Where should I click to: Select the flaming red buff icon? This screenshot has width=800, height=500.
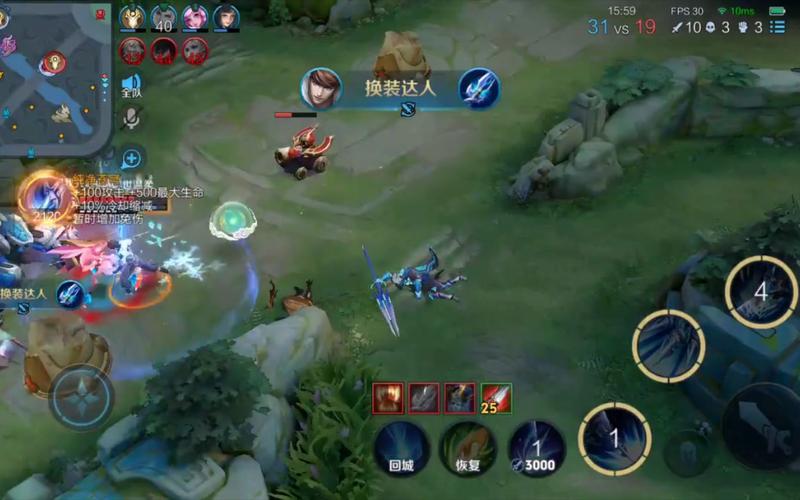(388, 398)
